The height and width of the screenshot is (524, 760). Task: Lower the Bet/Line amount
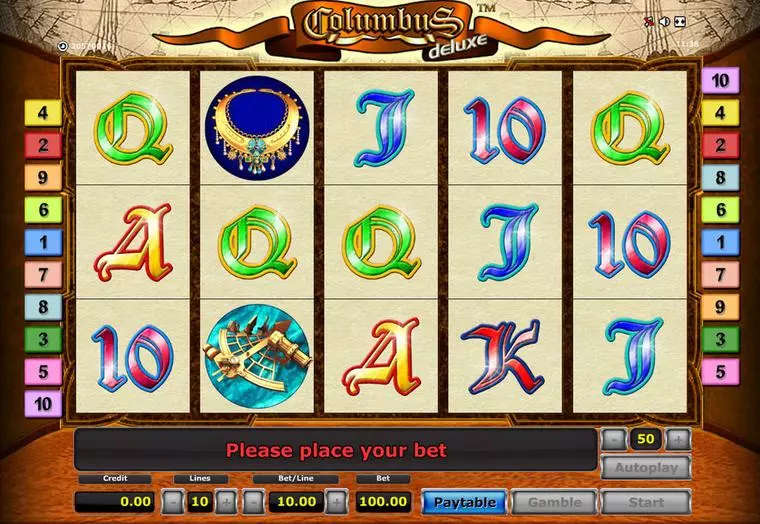pyautogui.click(x=254, y=502)
